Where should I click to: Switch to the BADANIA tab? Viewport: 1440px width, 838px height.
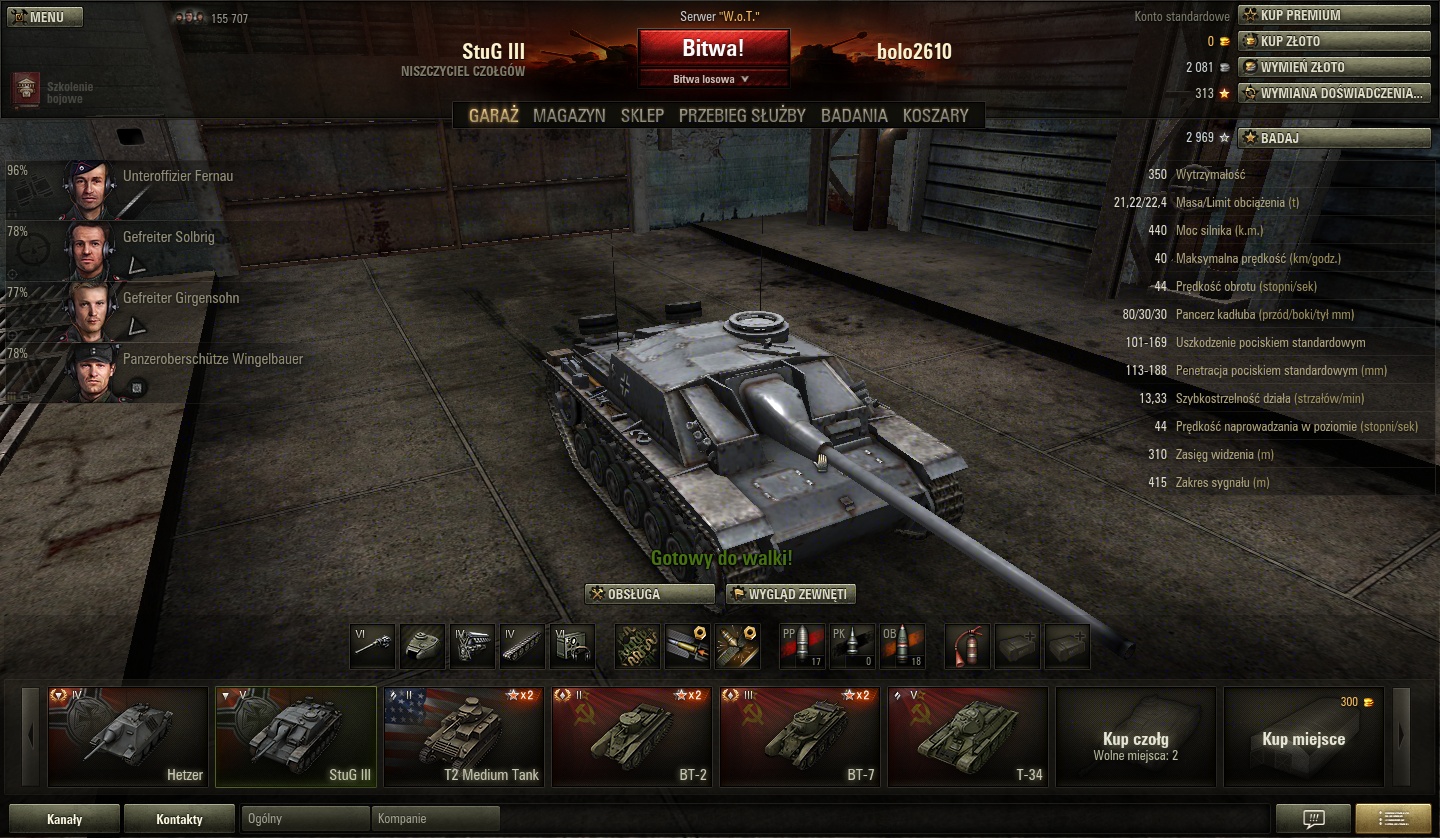pyautogui.click(x=854, y=115)
